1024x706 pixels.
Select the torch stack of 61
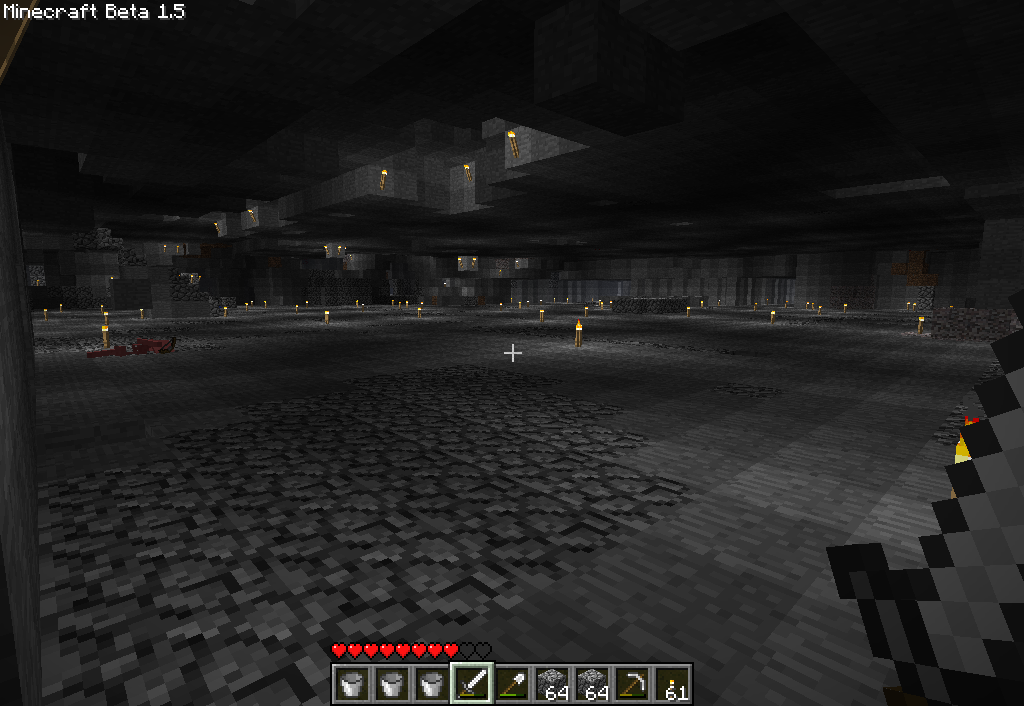coord(672,684)
